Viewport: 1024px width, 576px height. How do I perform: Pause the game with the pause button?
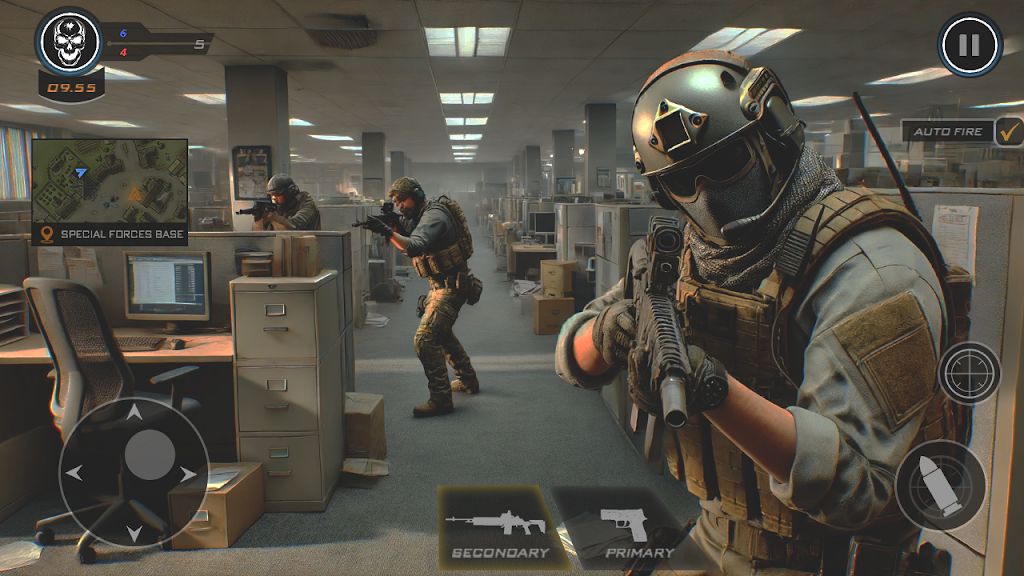pos(968,45)
